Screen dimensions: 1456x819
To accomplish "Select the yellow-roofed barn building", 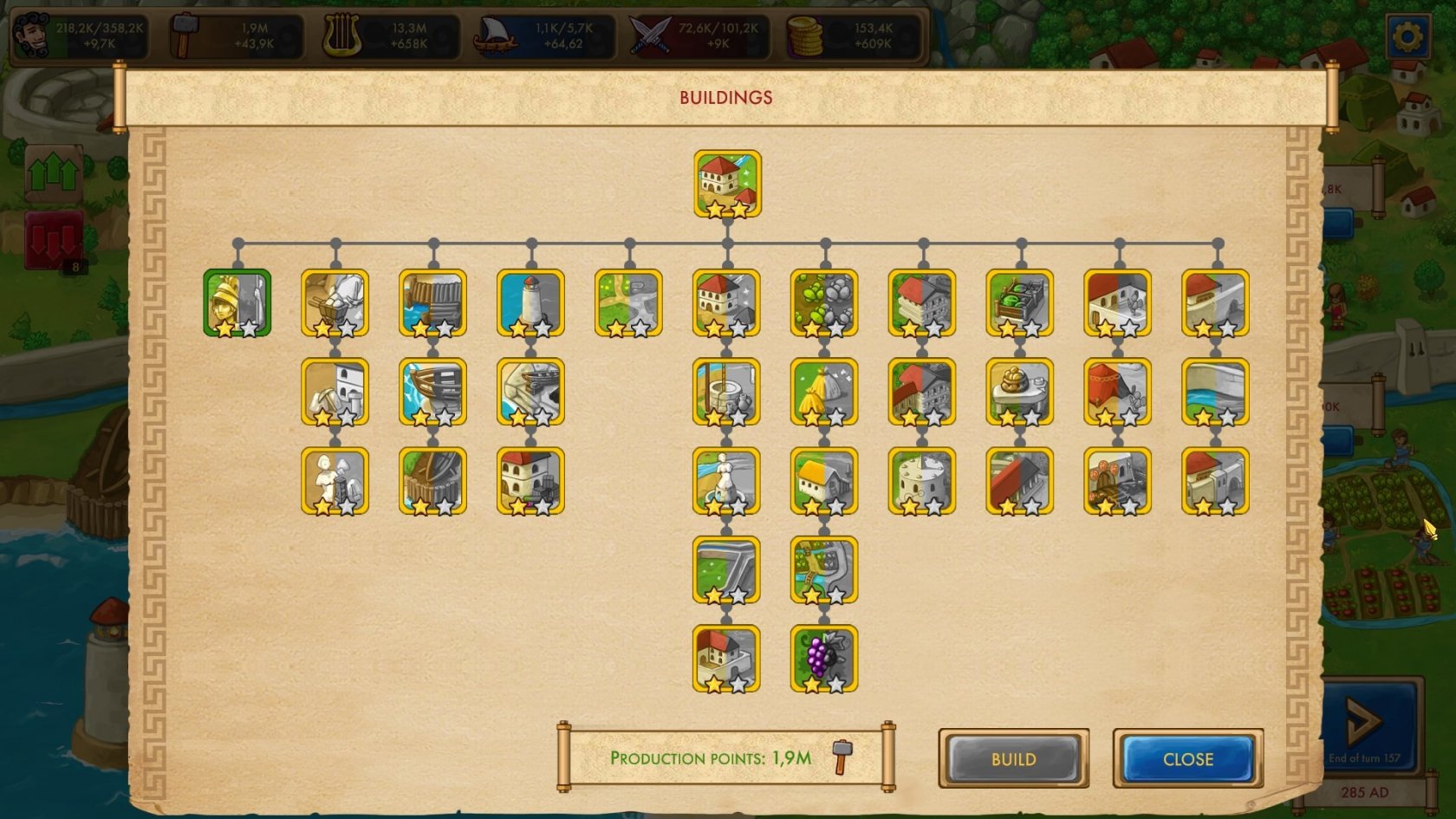I will (823, 481).
